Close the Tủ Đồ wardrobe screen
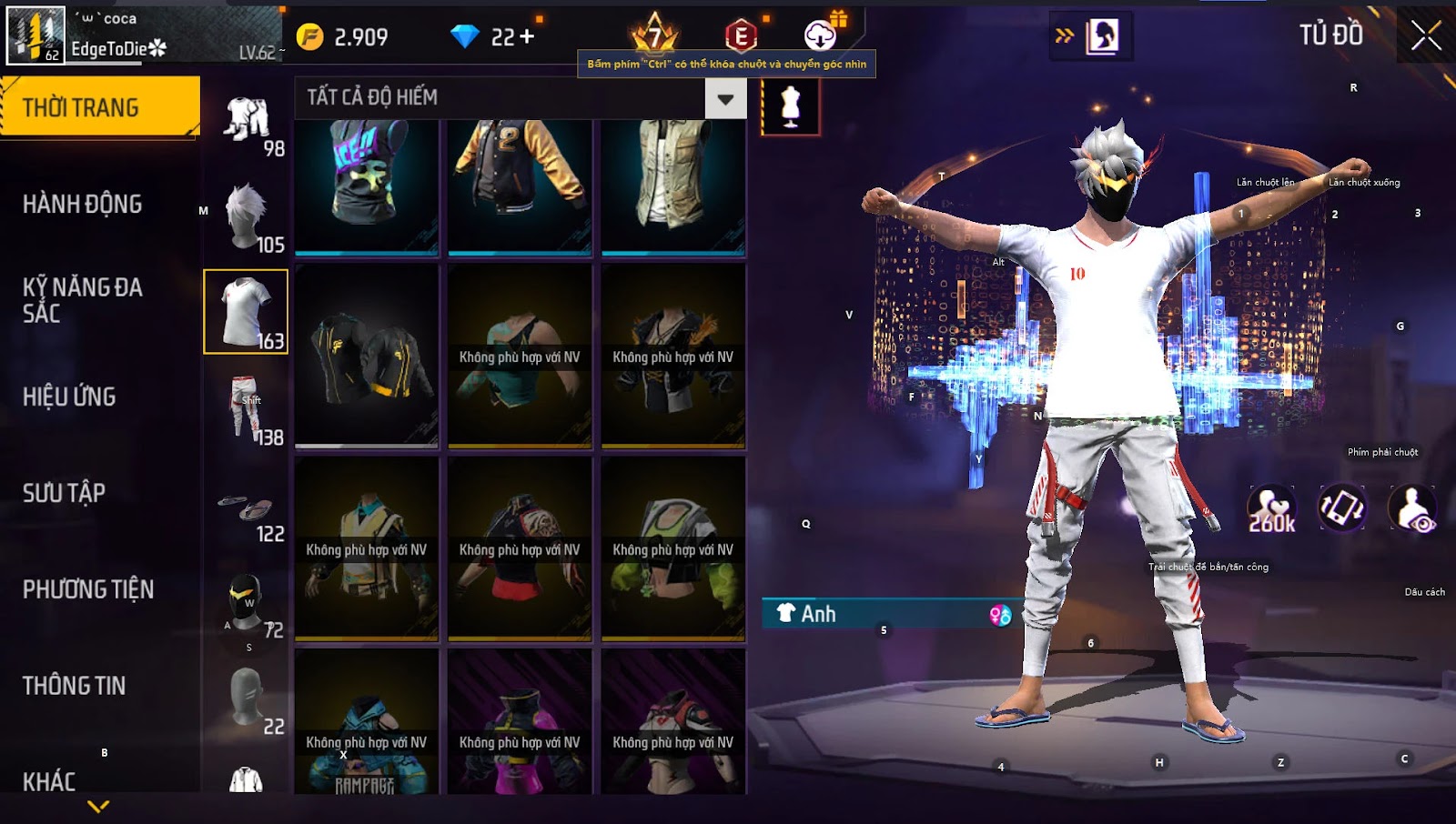 (x=1426, y=36)
